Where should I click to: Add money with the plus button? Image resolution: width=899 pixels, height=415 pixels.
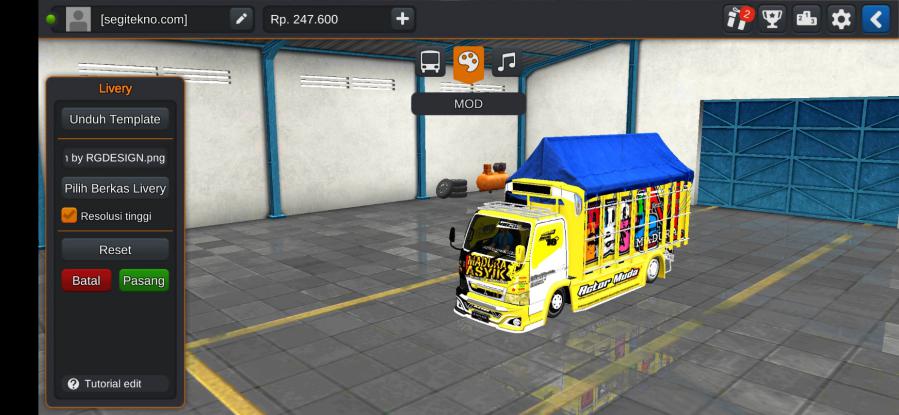click(x=401, y=18)
